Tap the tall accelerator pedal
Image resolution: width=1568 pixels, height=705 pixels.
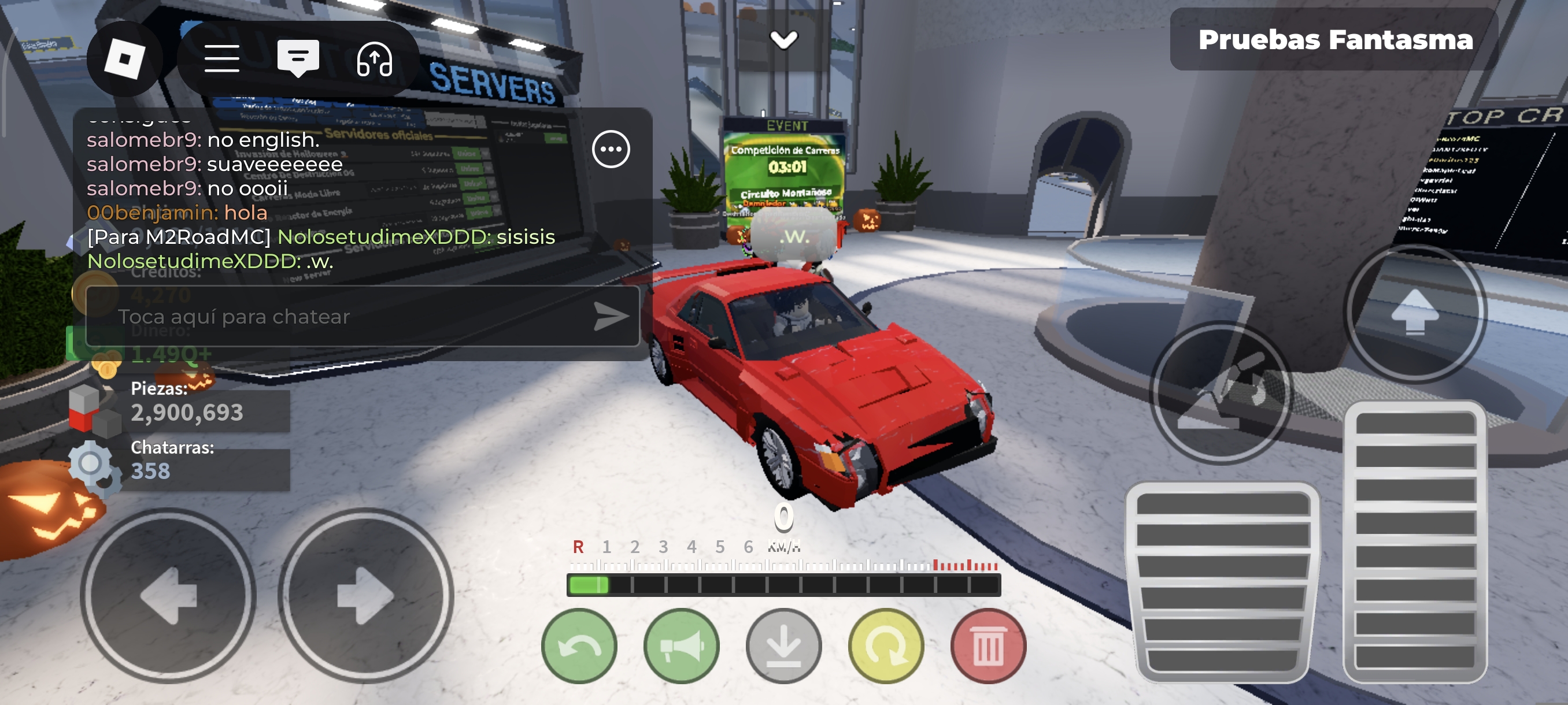[x=1415, y=541]
